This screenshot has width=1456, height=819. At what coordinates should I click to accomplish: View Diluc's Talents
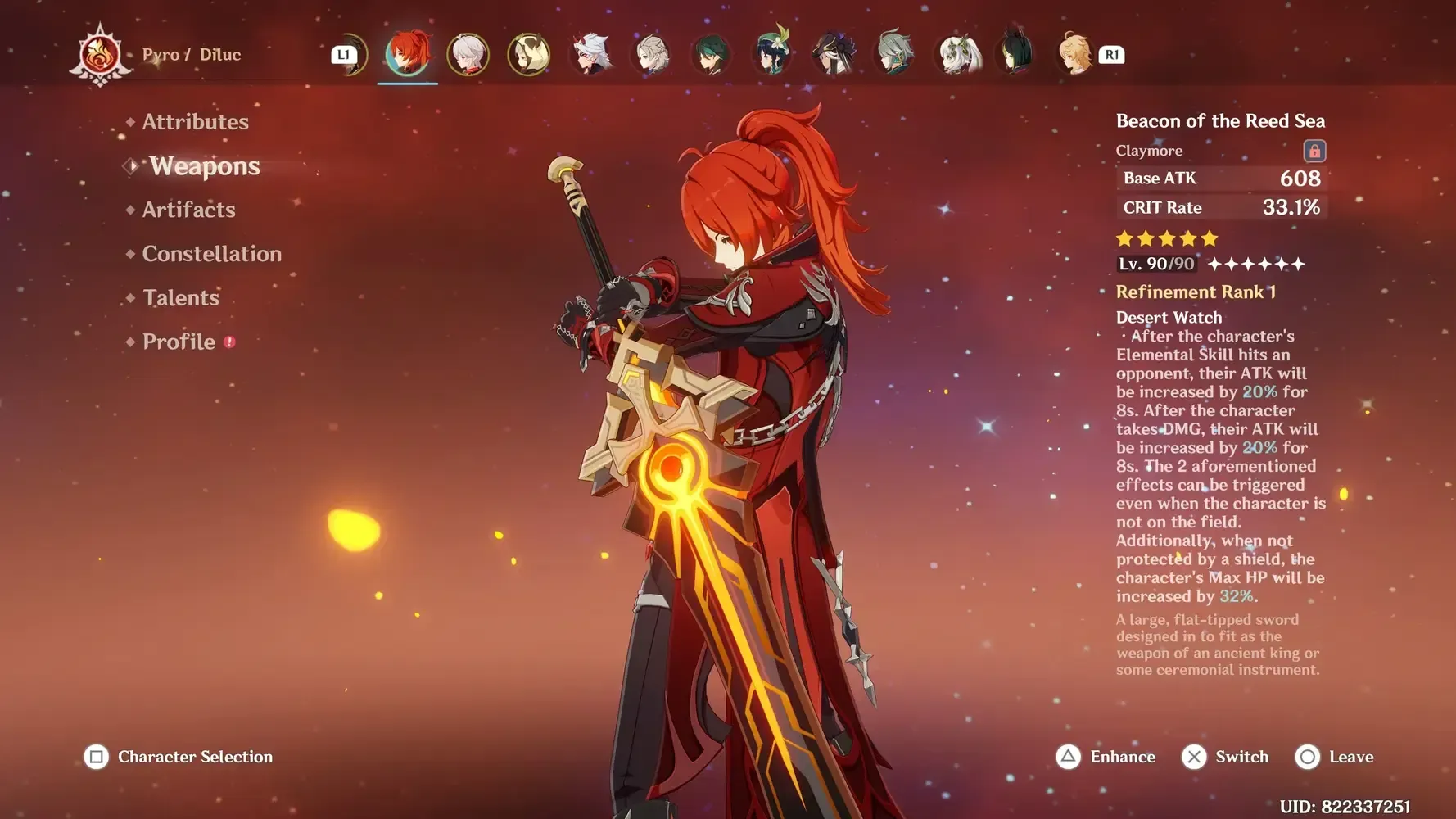(180, 298)
